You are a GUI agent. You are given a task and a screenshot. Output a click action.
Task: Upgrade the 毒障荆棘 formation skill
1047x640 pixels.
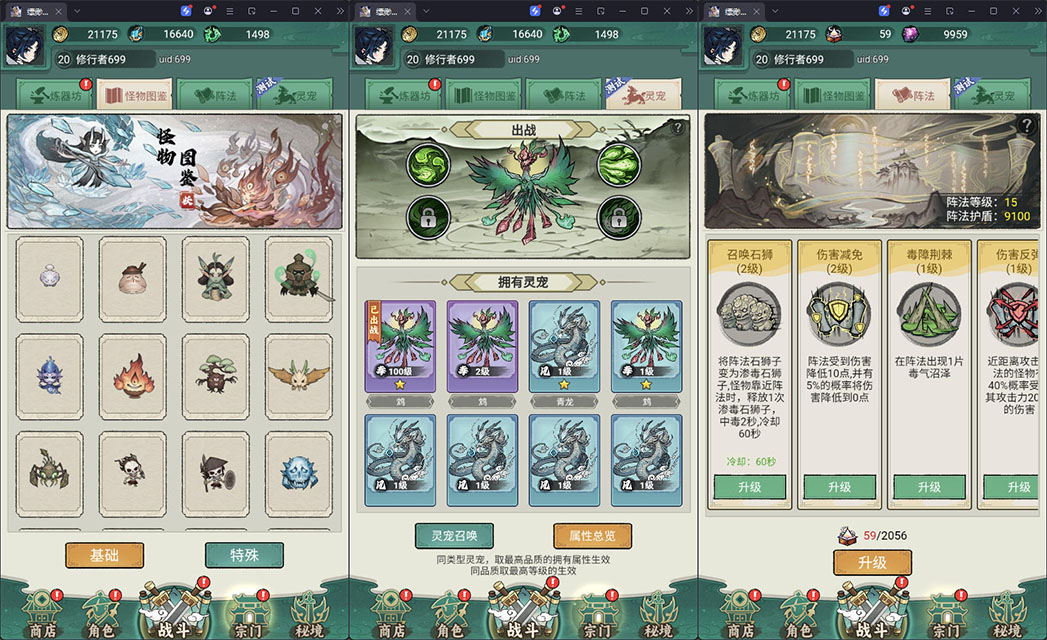point(929,487)
